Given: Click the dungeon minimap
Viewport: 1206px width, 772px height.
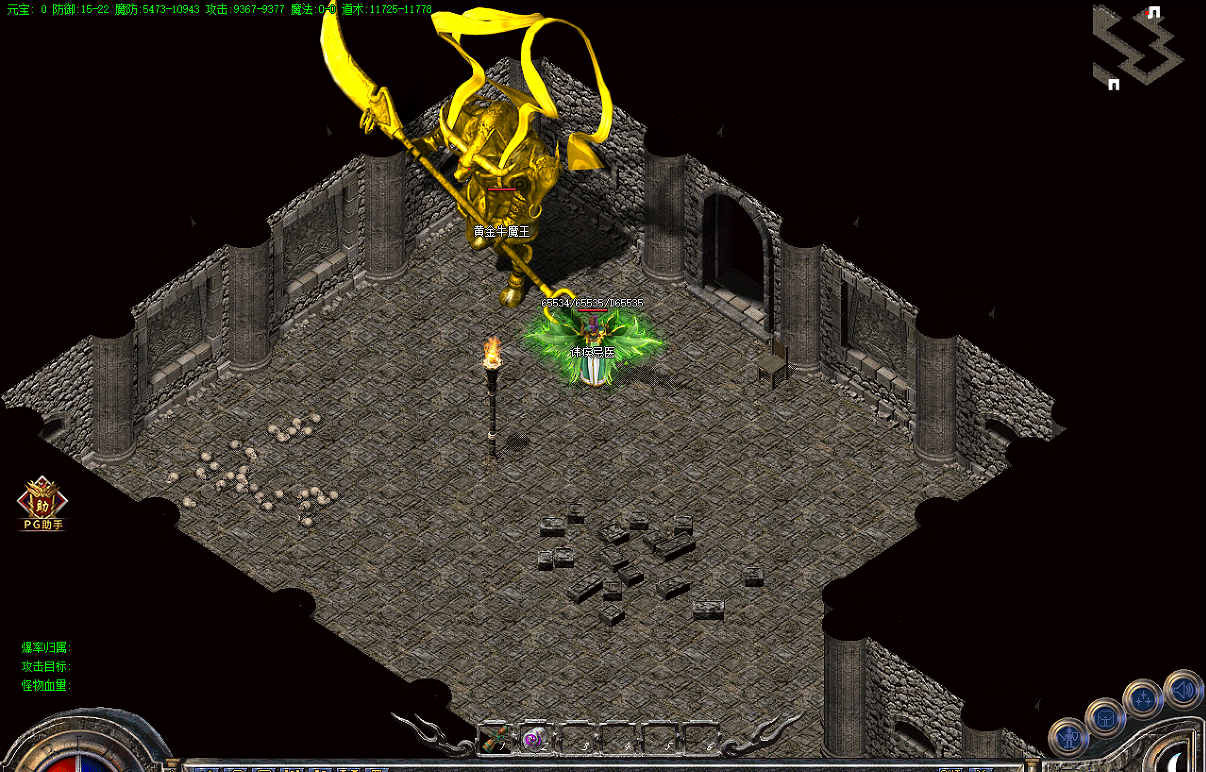Looking at the screenshot, I should coord(1138,47).
